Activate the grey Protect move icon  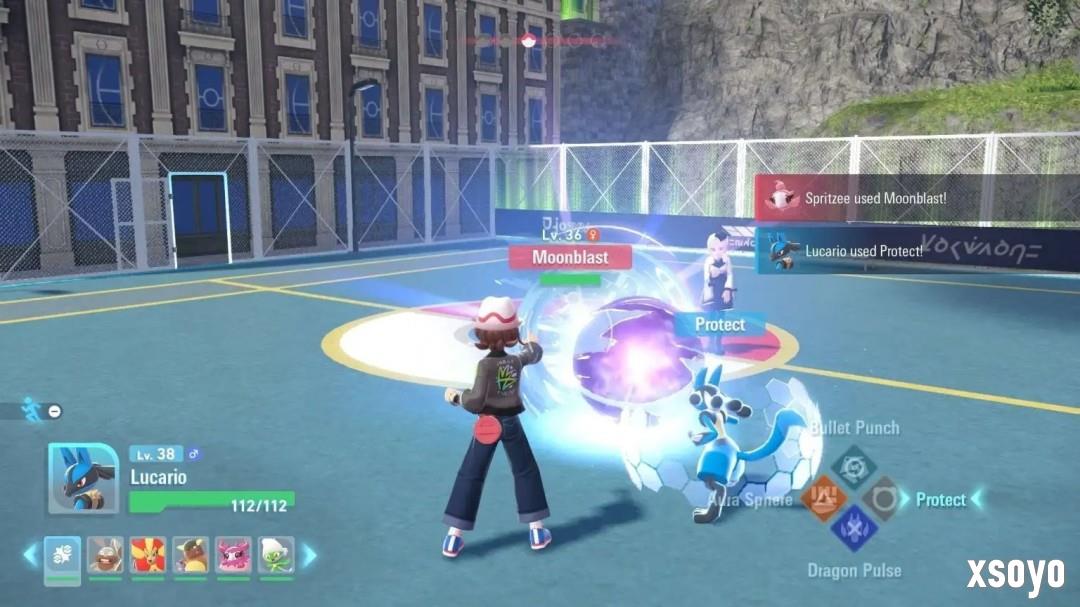coord(883,498)
